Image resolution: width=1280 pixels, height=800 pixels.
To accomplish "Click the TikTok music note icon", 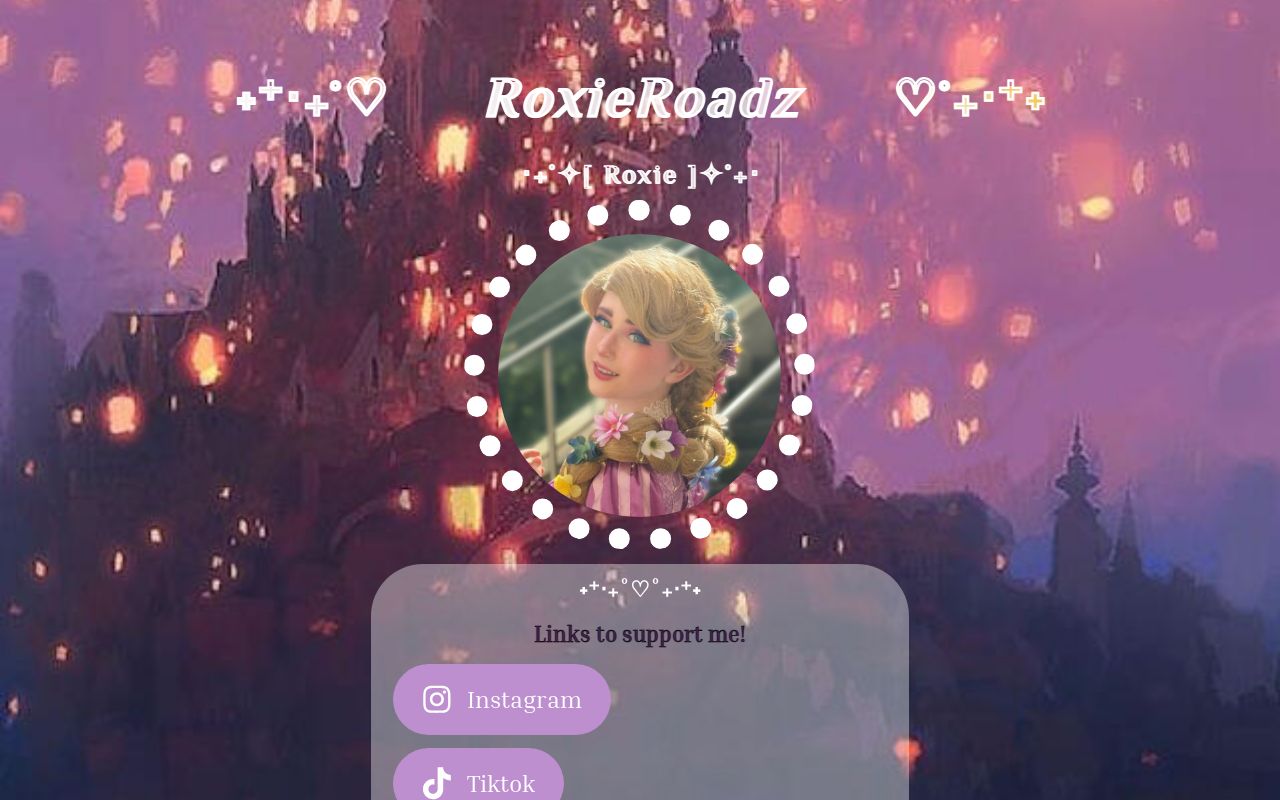I will pyautogui.click(x=437, y=784).
